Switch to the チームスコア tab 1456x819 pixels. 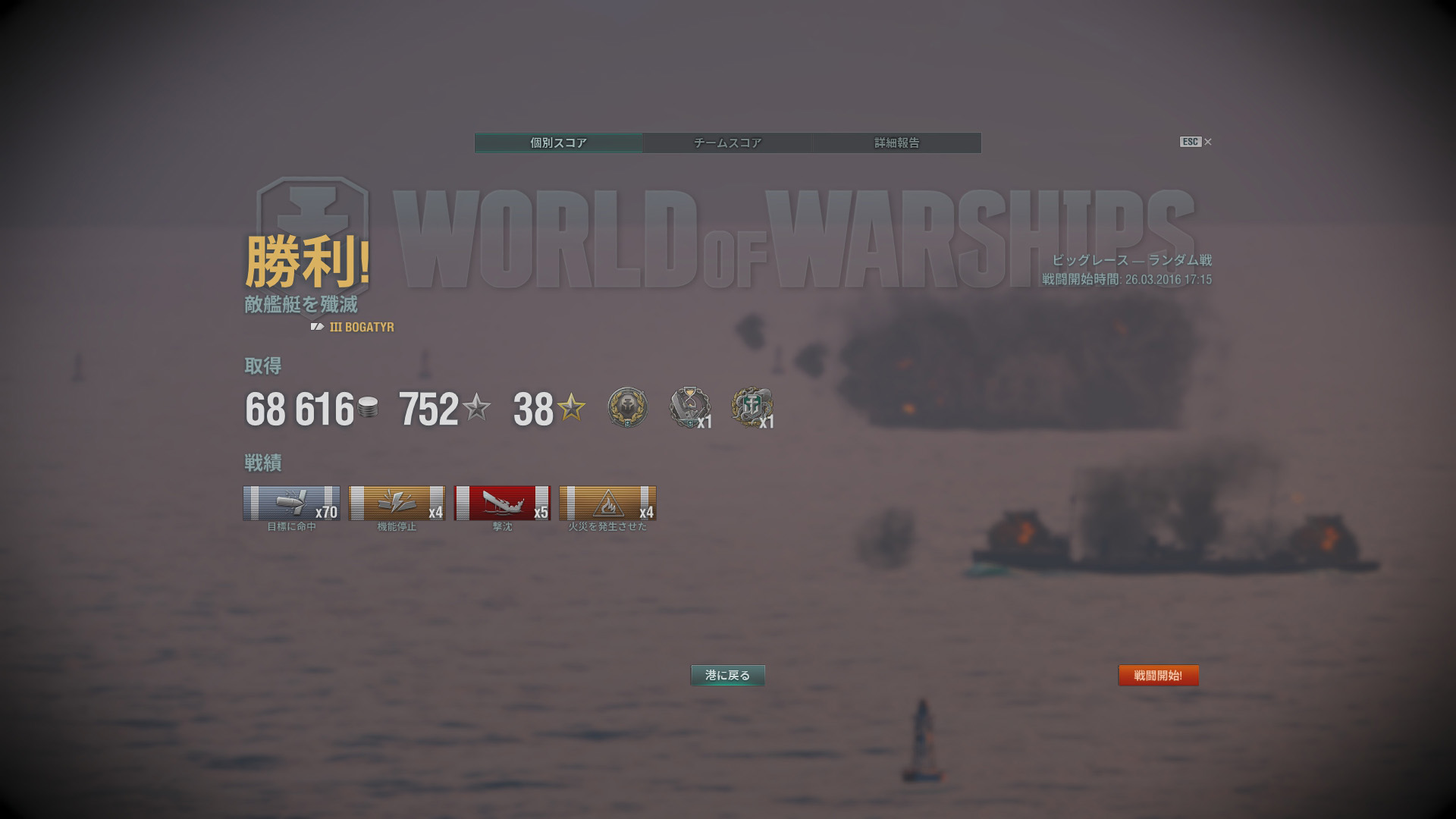click(x=727, y=143)
